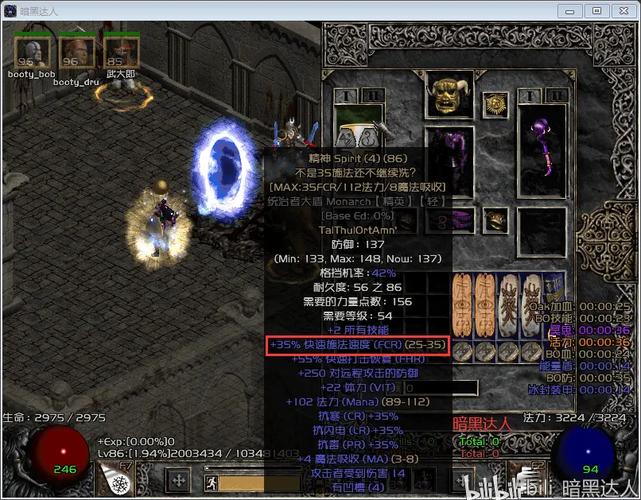Select the horned helm equipment slot
Viewport: 641px width, 500px height.
click(448, 96)
